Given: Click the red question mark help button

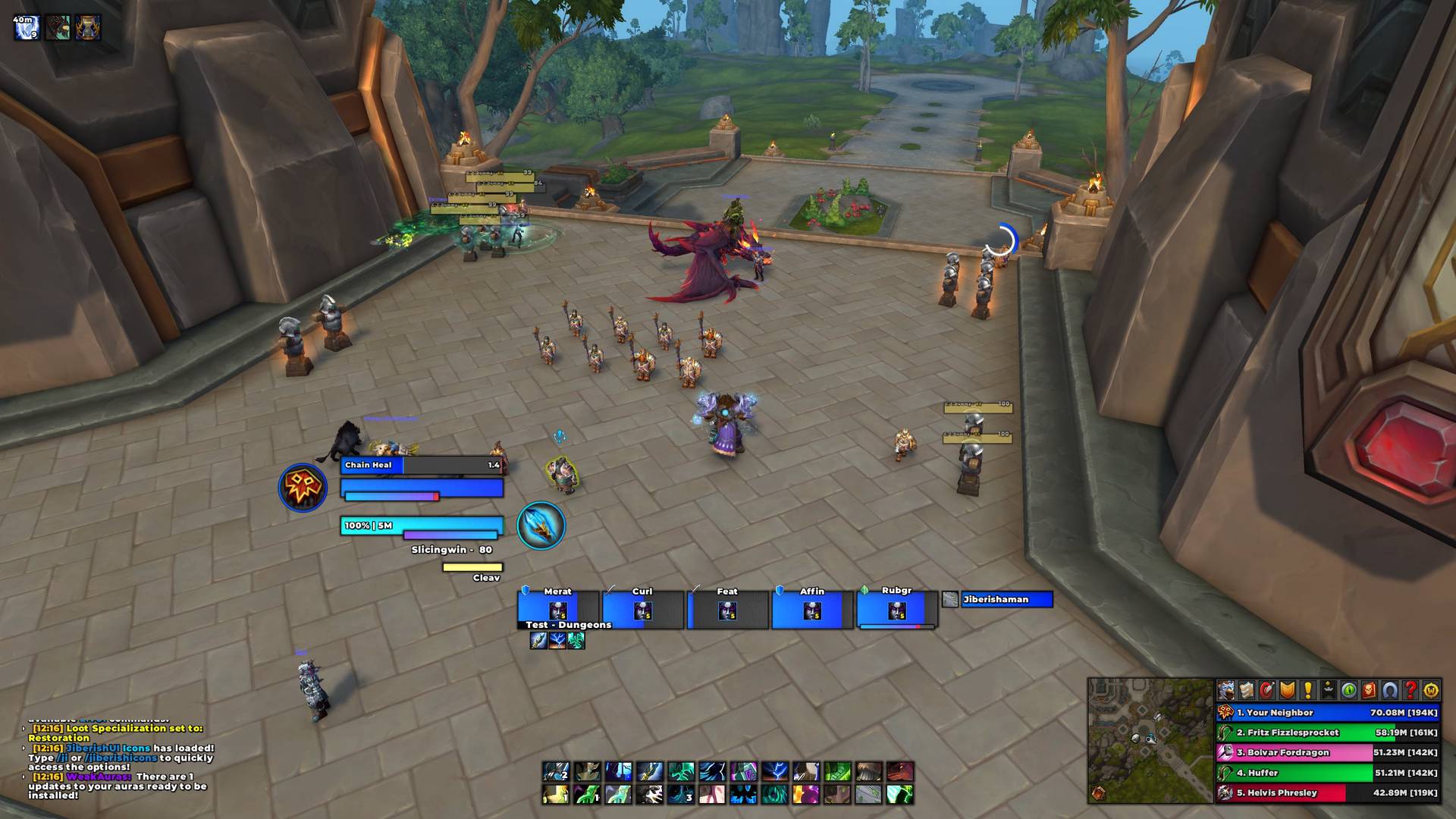Looking at the screenshot, I should 1410,690.
